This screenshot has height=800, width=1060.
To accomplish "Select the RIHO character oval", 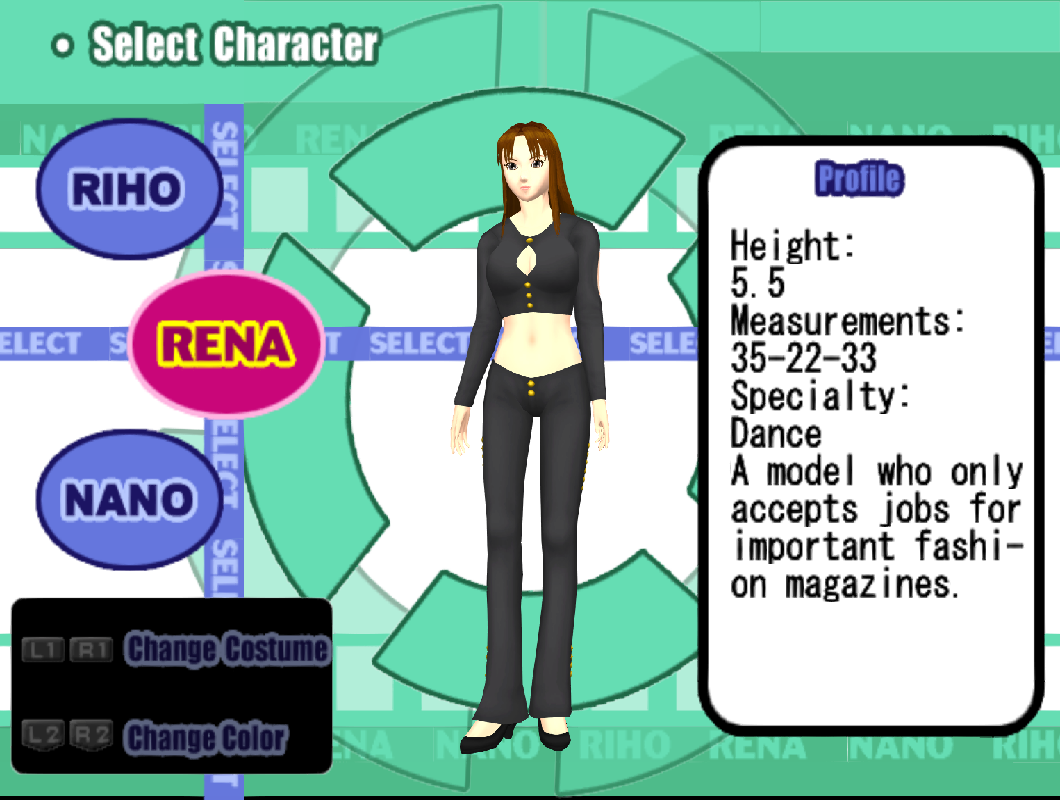I will click(127, 188).
